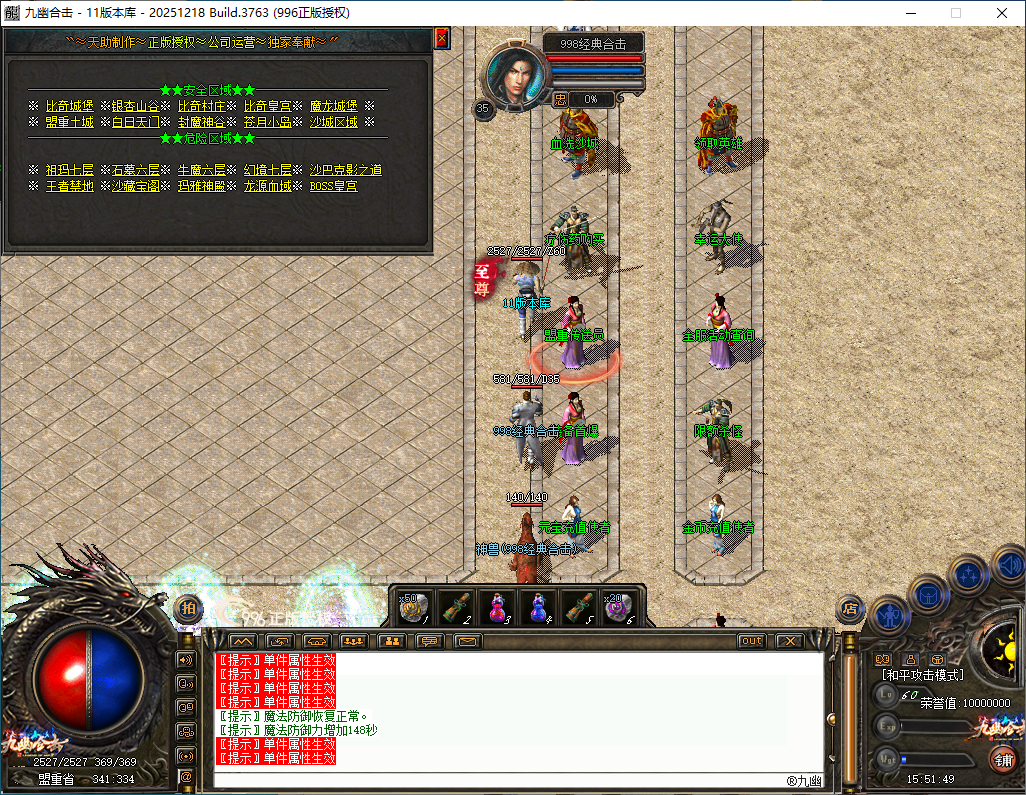Click the BOSS皇宫 teleport link
Viewport: 1026px width, 795px height.
point(333,186)
